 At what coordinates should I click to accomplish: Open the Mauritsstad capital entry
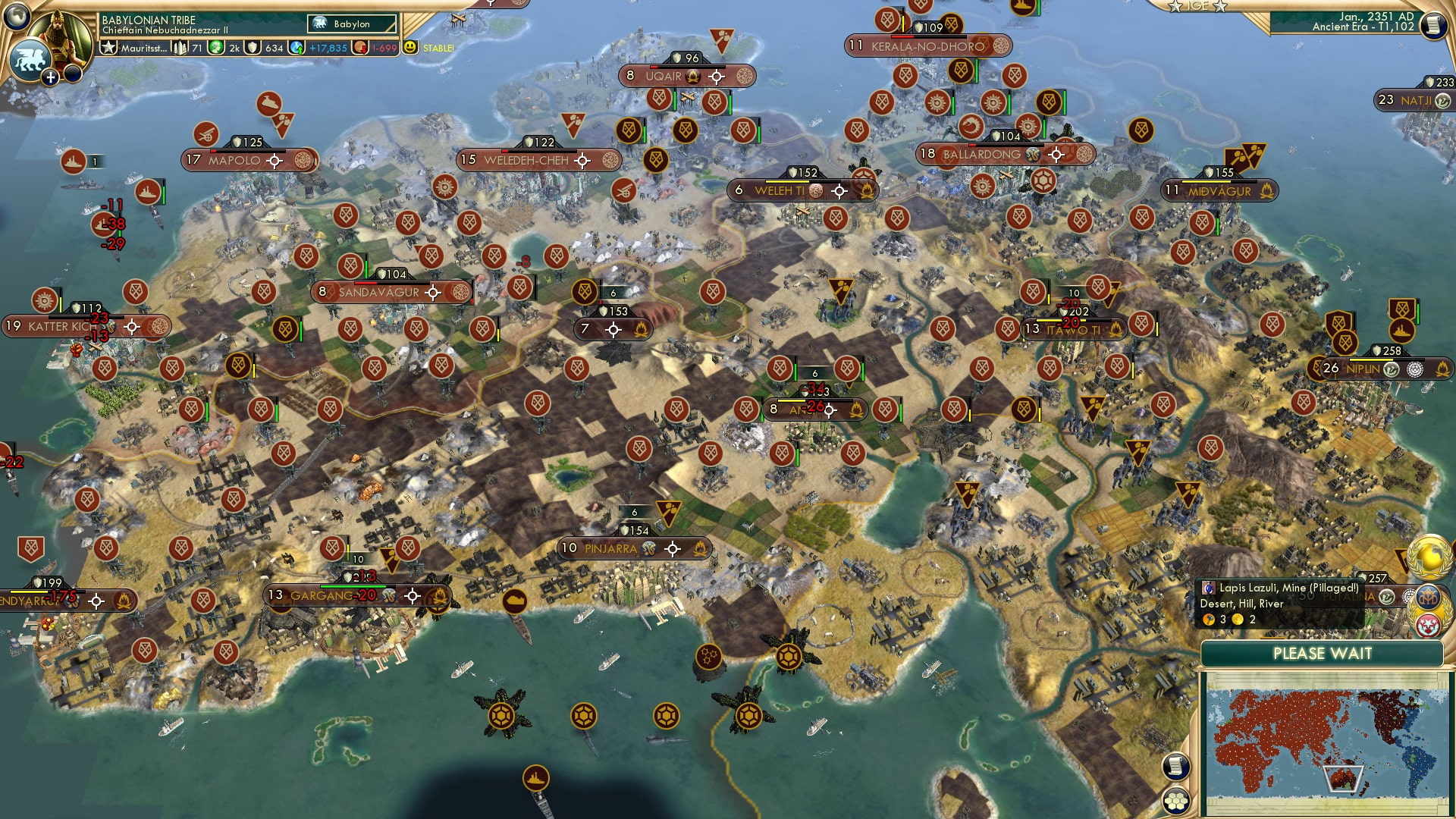[x=142, y=48]
